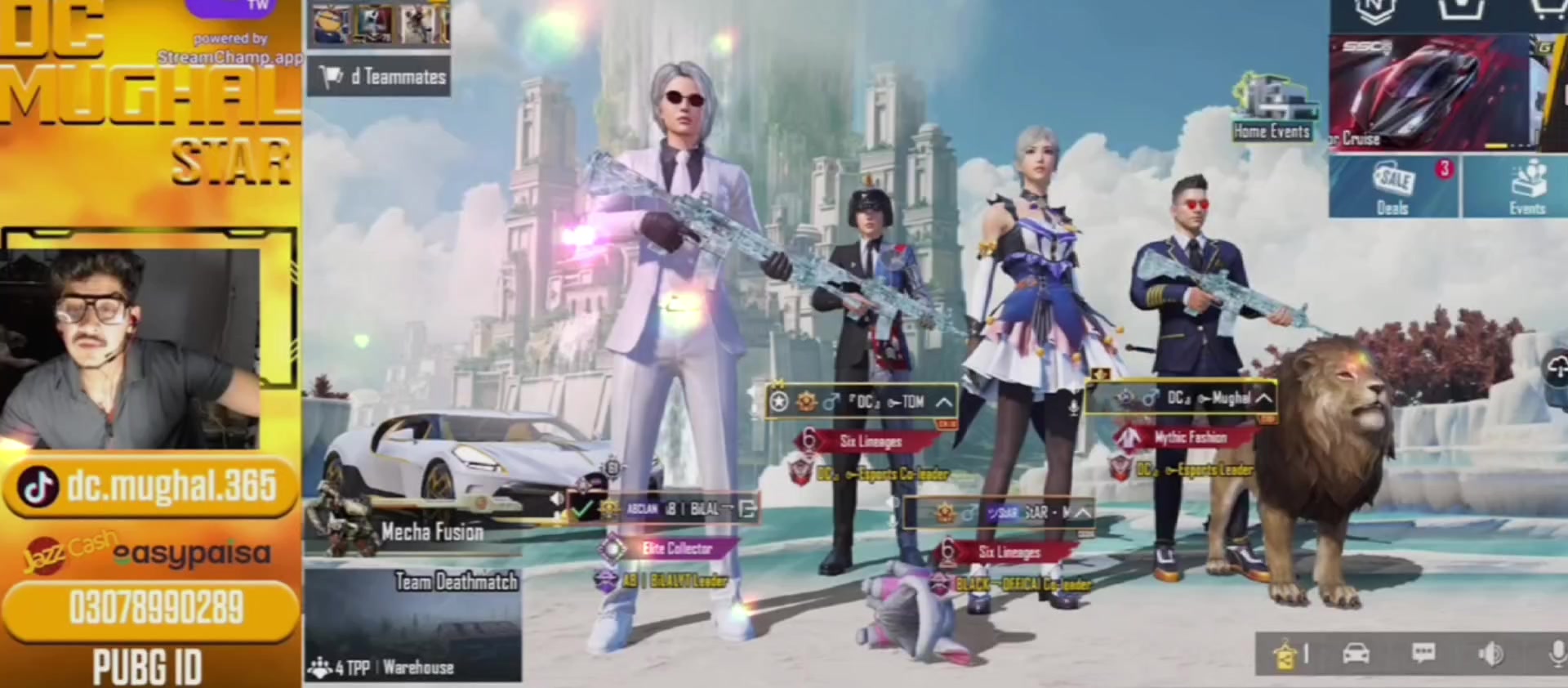Viewport: 1568px width, 688px height.
Task: Toggle the microphone
Action: click(1557, 654)
